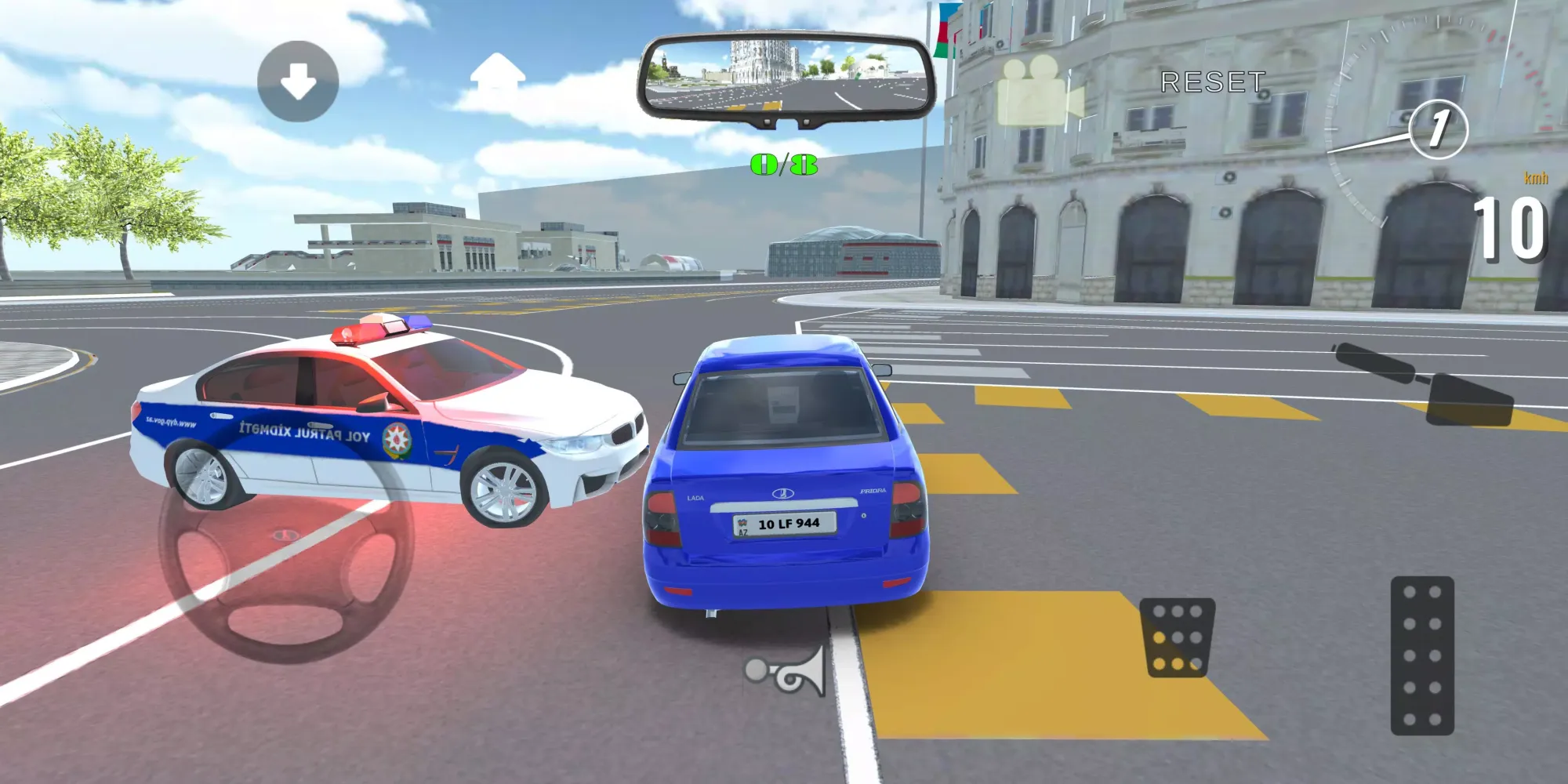Tap the tall gas pedal
1568x784 pixels.
point(1422,655)
